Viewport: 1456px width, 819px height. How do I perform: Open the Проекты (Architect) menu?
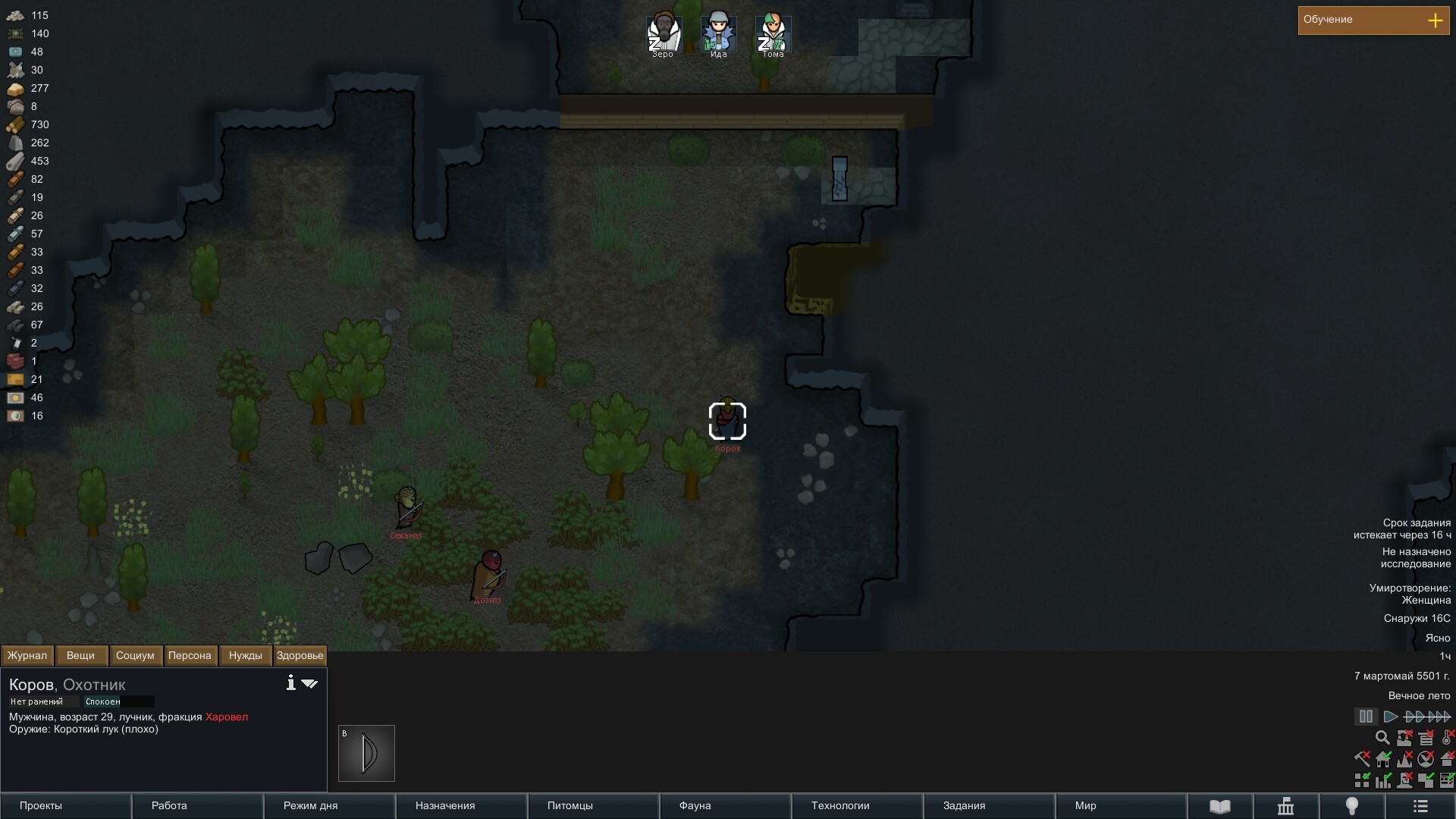(x=66, y=805)
